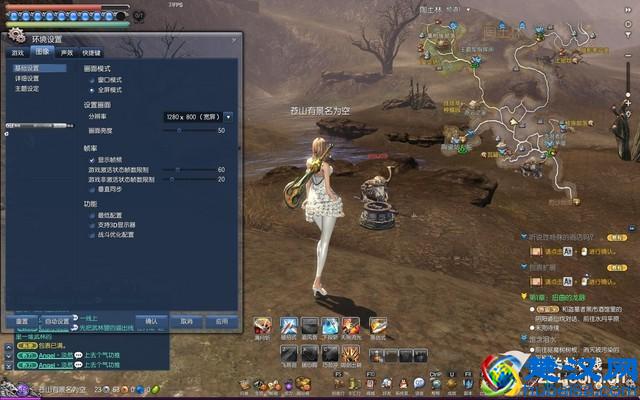This screenshot has width=640, height=400.
Task: Toggle the 显示帧频 checkbox
Action: 91,159
